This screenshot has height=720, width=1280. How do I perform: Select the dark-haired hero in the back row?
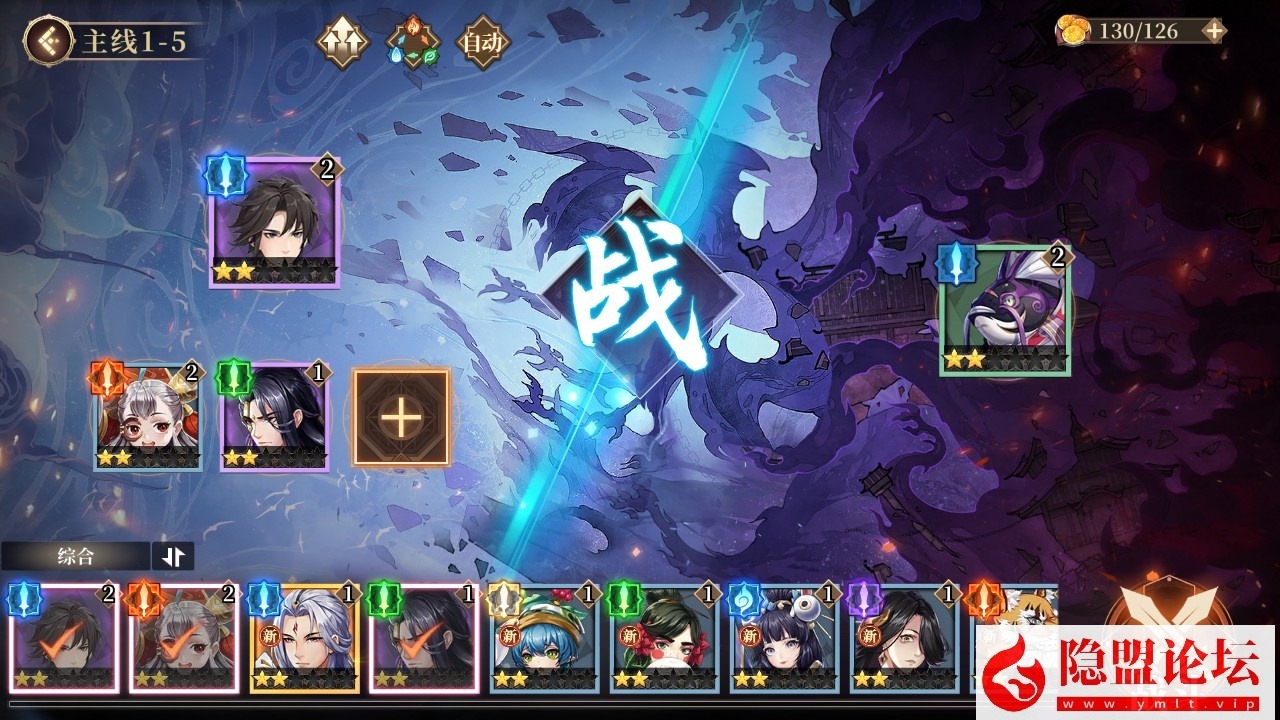[x=274, y=223]
